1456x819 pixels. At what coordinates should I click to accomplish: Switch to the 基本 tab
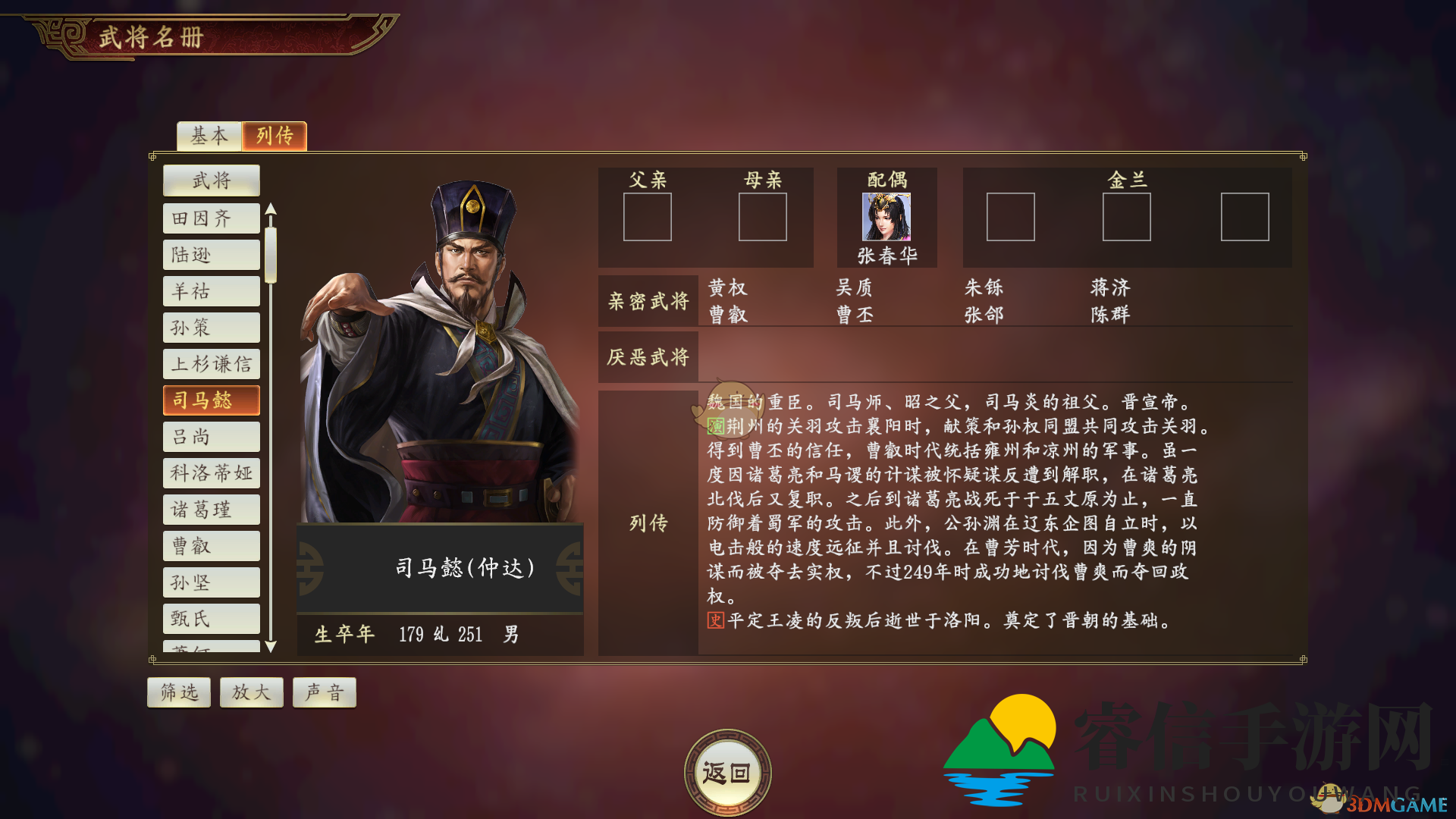point(209,136)
